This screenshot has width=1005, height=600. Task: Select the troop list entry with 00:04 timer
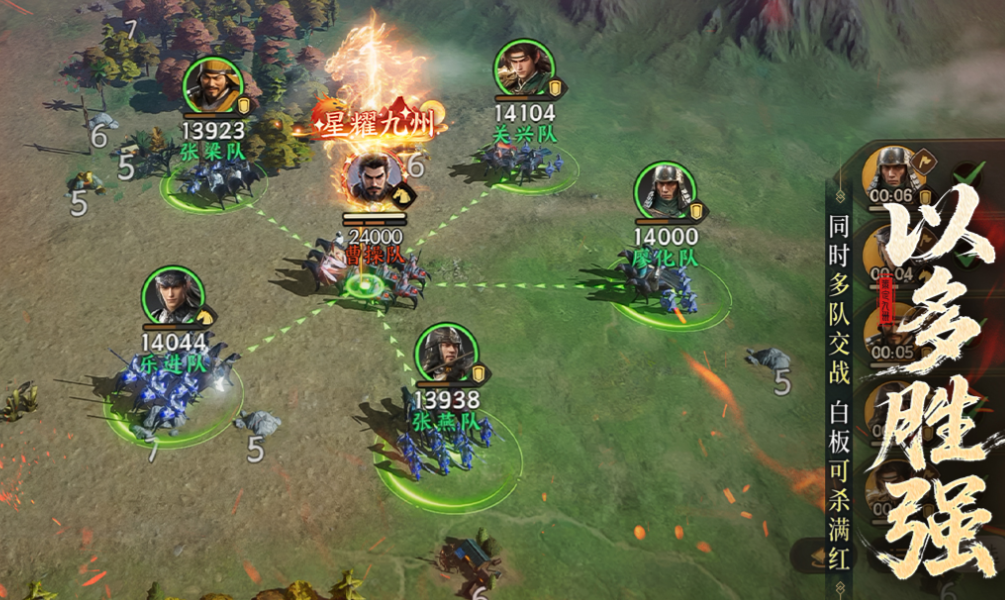pyautogui.click(x=890, y=257)
